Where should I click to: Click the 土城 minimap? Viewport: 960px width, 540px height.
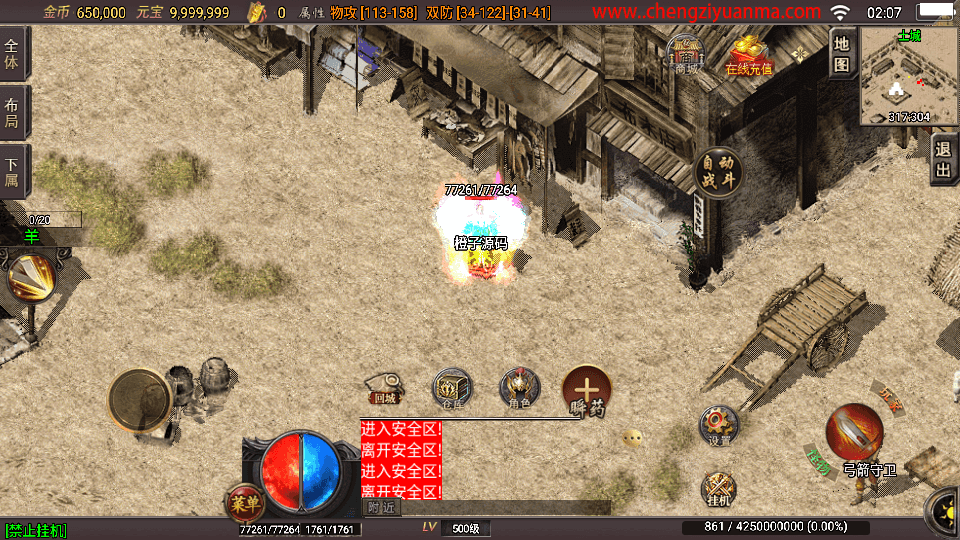[908, 76]
